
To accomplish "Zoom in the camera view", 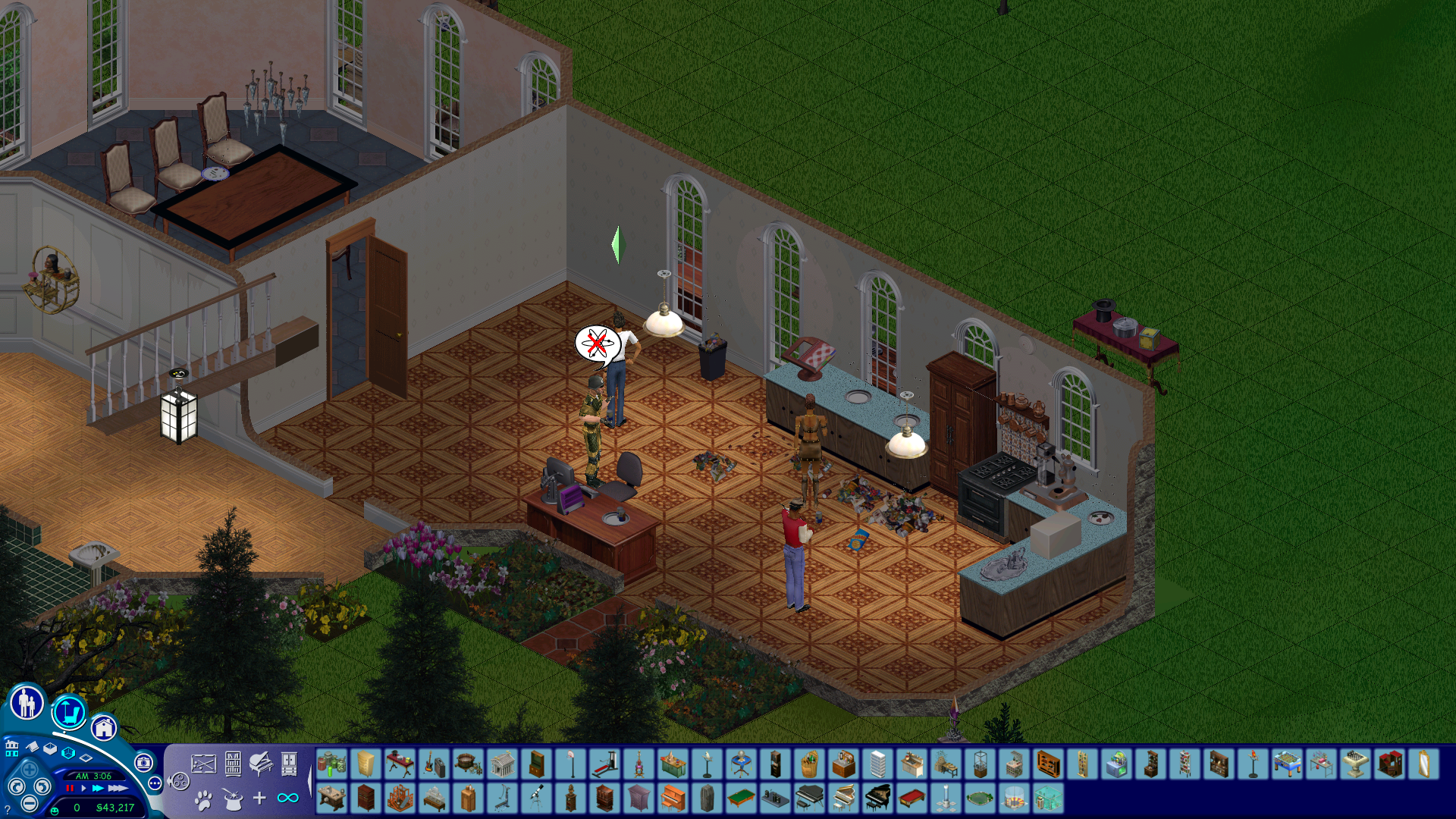I will [x=29, y=769].
